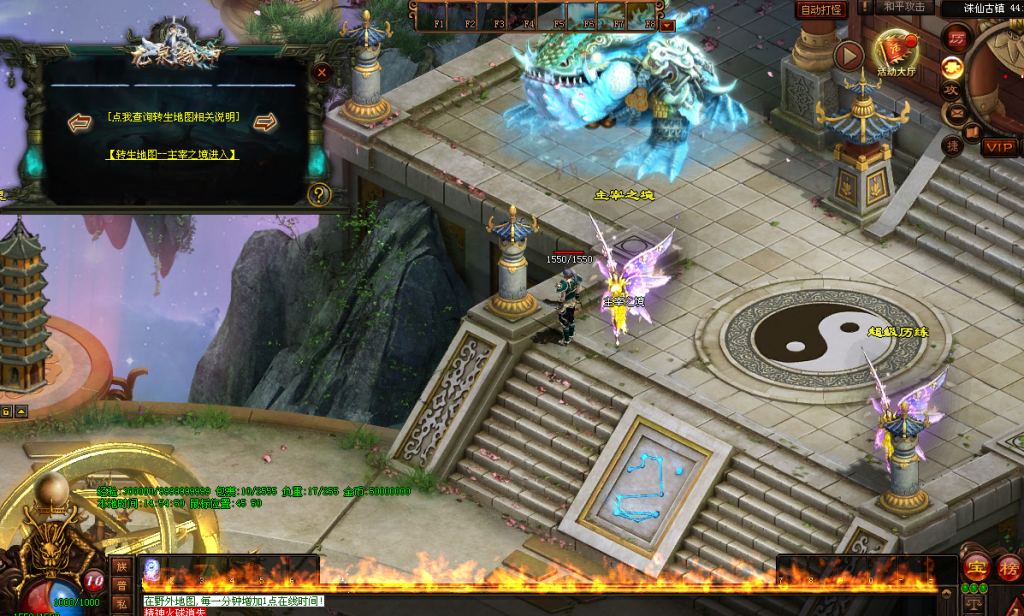Open the rebirth map description link
The image size is (1024, 616).
point(172,117)
